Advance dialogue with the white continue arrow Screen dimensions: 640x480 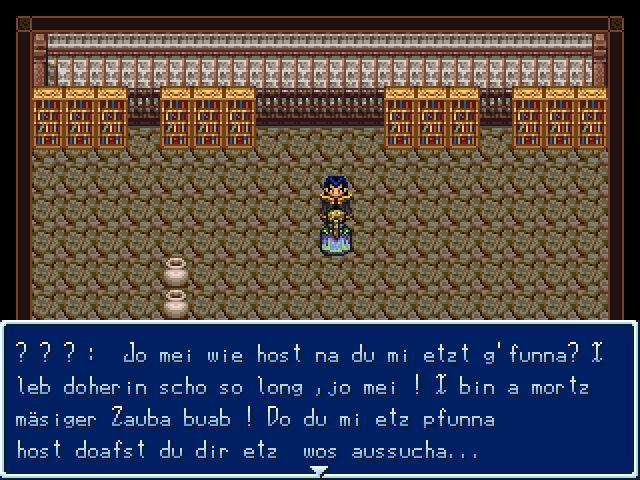[319, 470]
